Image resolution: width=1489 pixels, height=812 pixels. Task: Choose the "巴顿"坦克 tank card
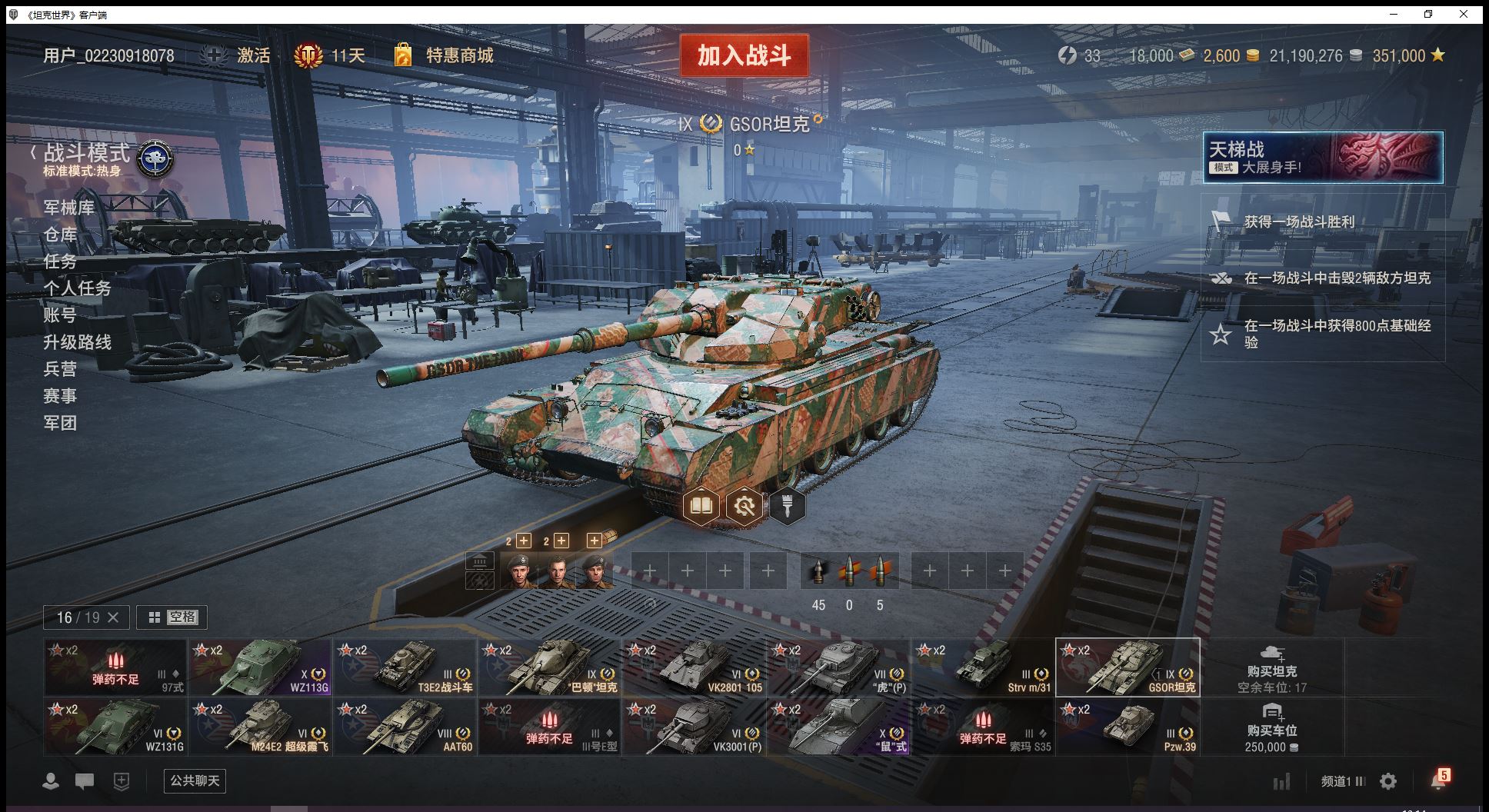549,667
